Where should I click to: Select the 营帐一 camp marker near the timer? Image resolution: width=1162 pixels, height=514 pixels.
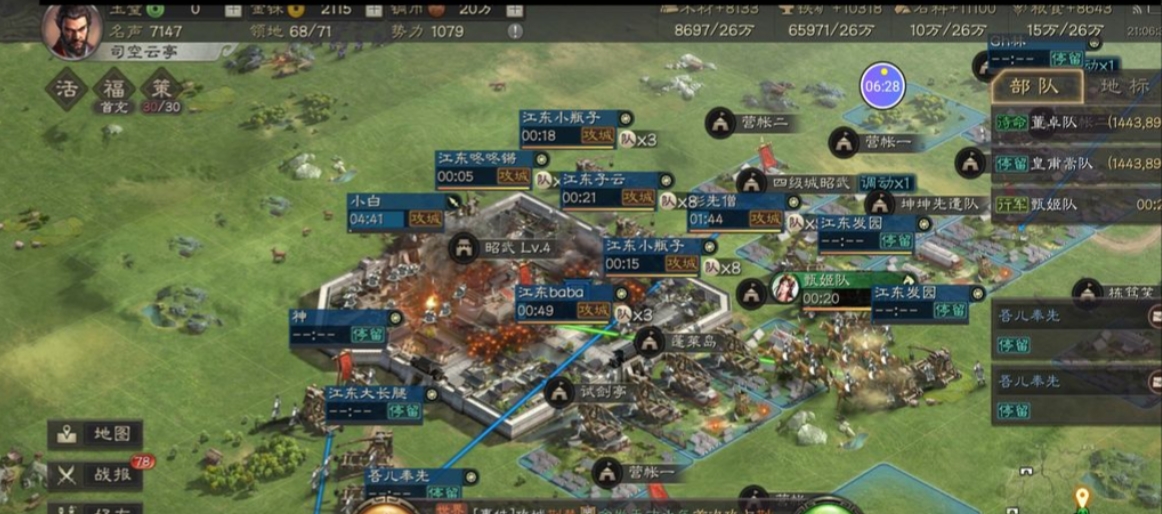(x=876, y=142)
